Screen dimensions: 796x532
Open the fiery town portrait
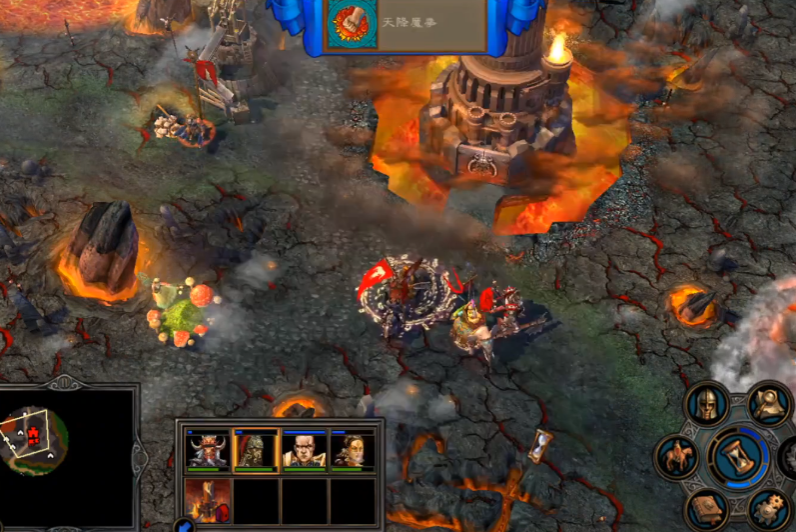point(208,499)
